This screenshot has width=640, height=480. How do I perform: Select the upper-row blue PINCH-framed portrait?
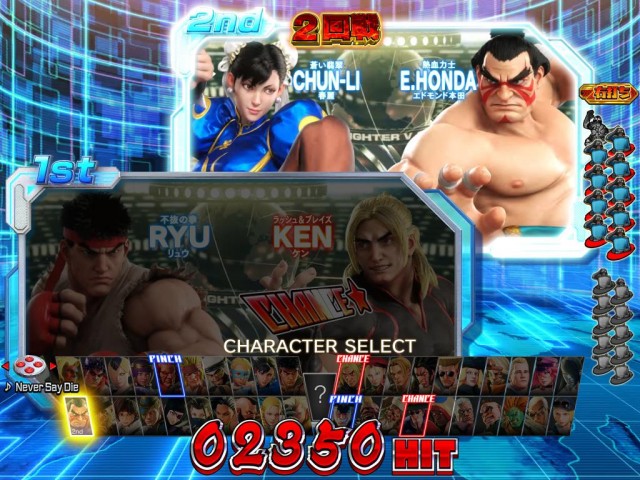pyautogui.click(x=168, y=376)
